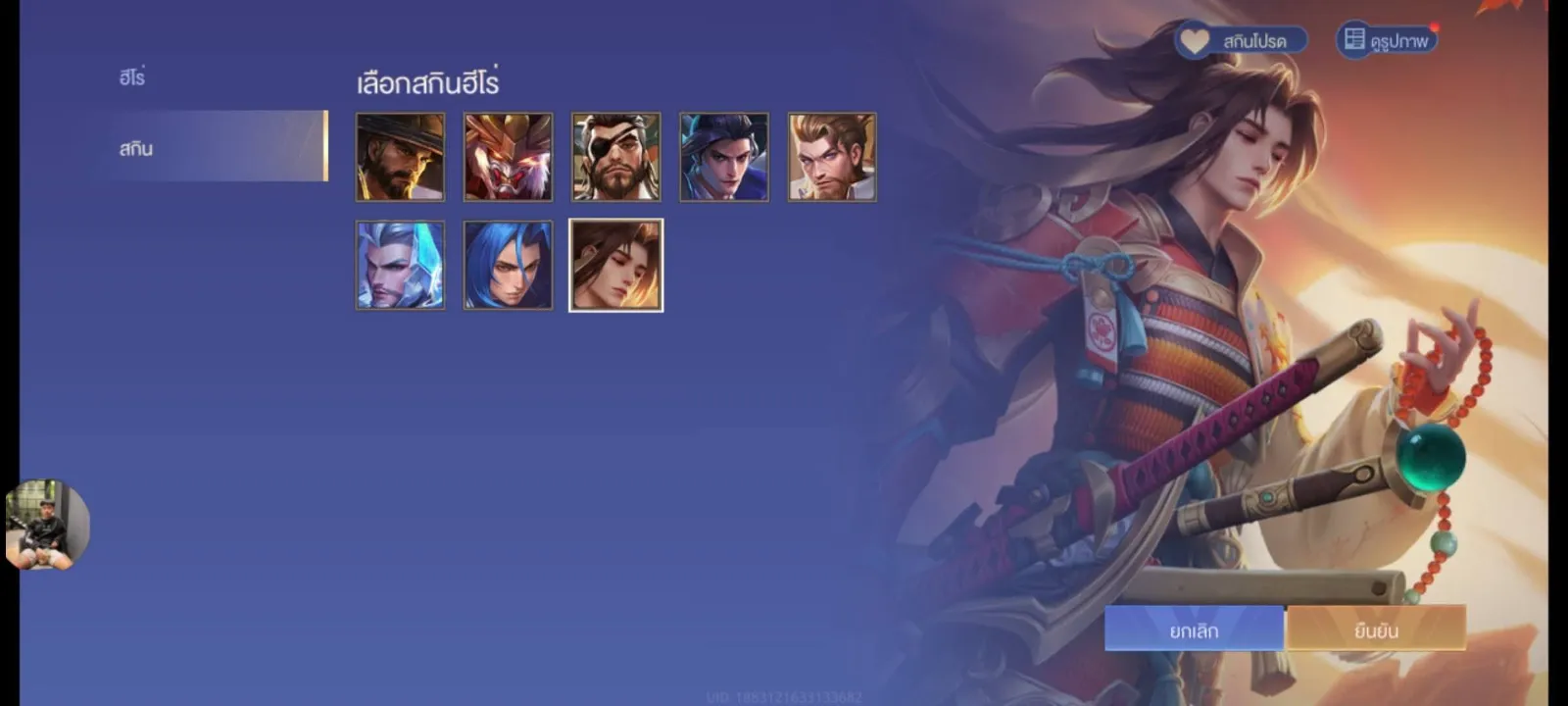
Task: Tap the circular streamer camera overlay
Action: tap(47, 525)
